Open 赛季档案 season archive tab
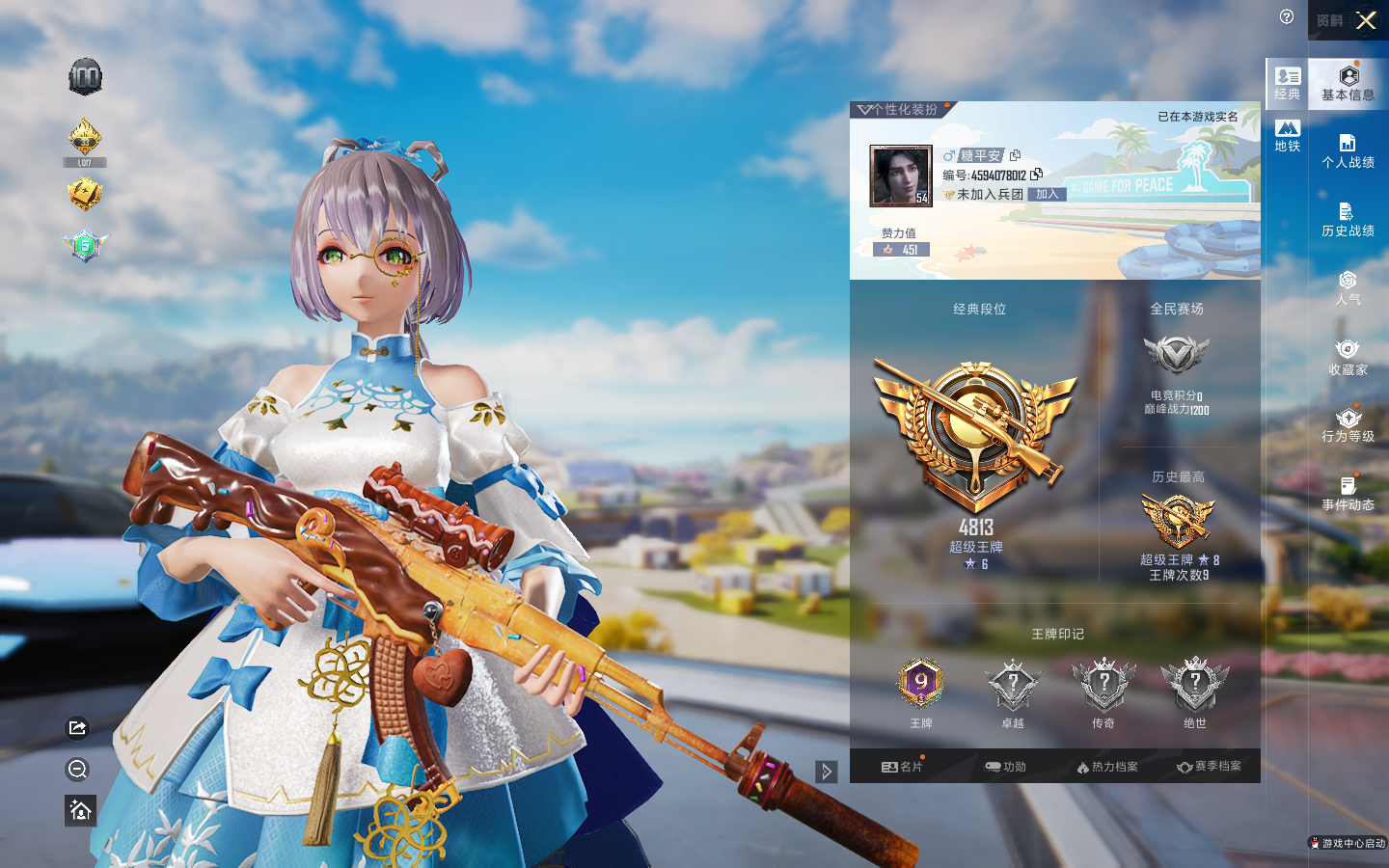 click(1209, 767)
